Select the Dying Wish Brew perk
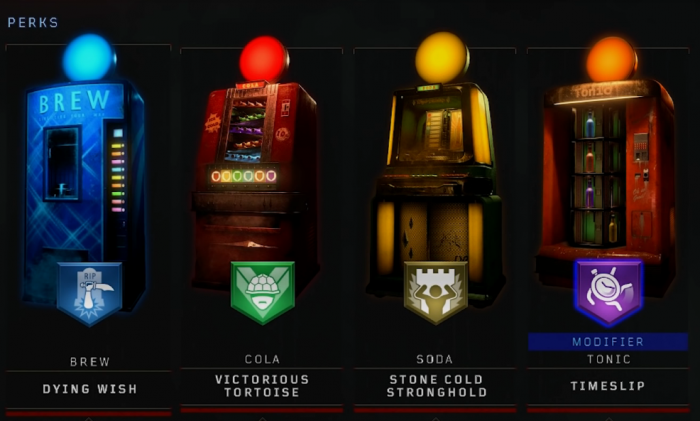700x421 pixels. 89,388
